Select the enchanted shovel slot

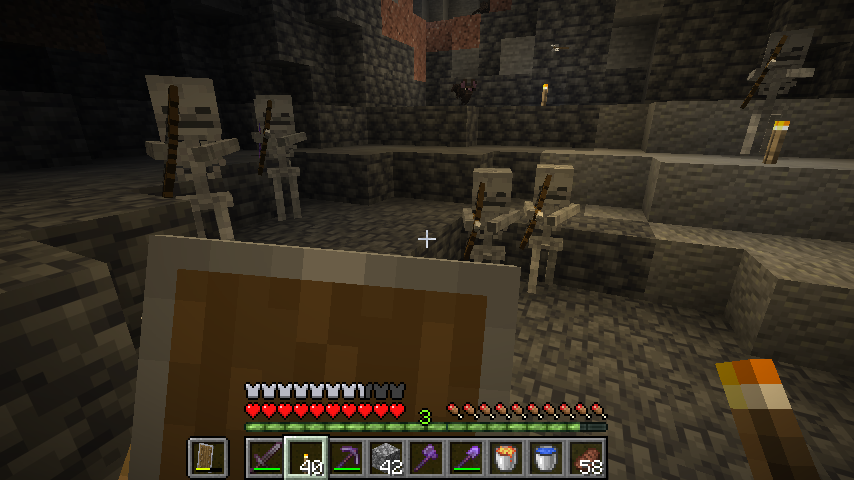pyautogui.click(x=465, y=458)
